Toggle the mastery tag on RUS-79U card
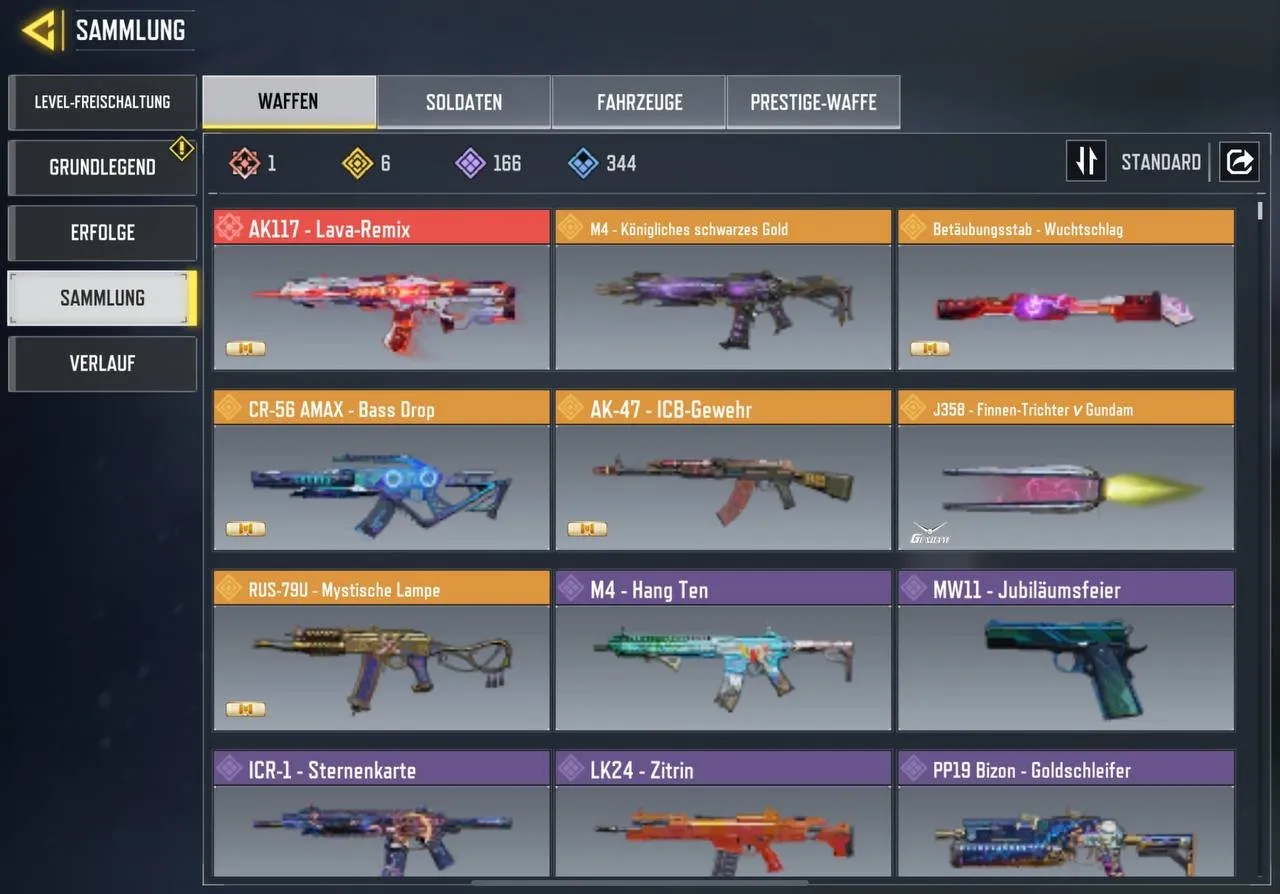This screenshot has height=894, width=1280. coord(244,709)
